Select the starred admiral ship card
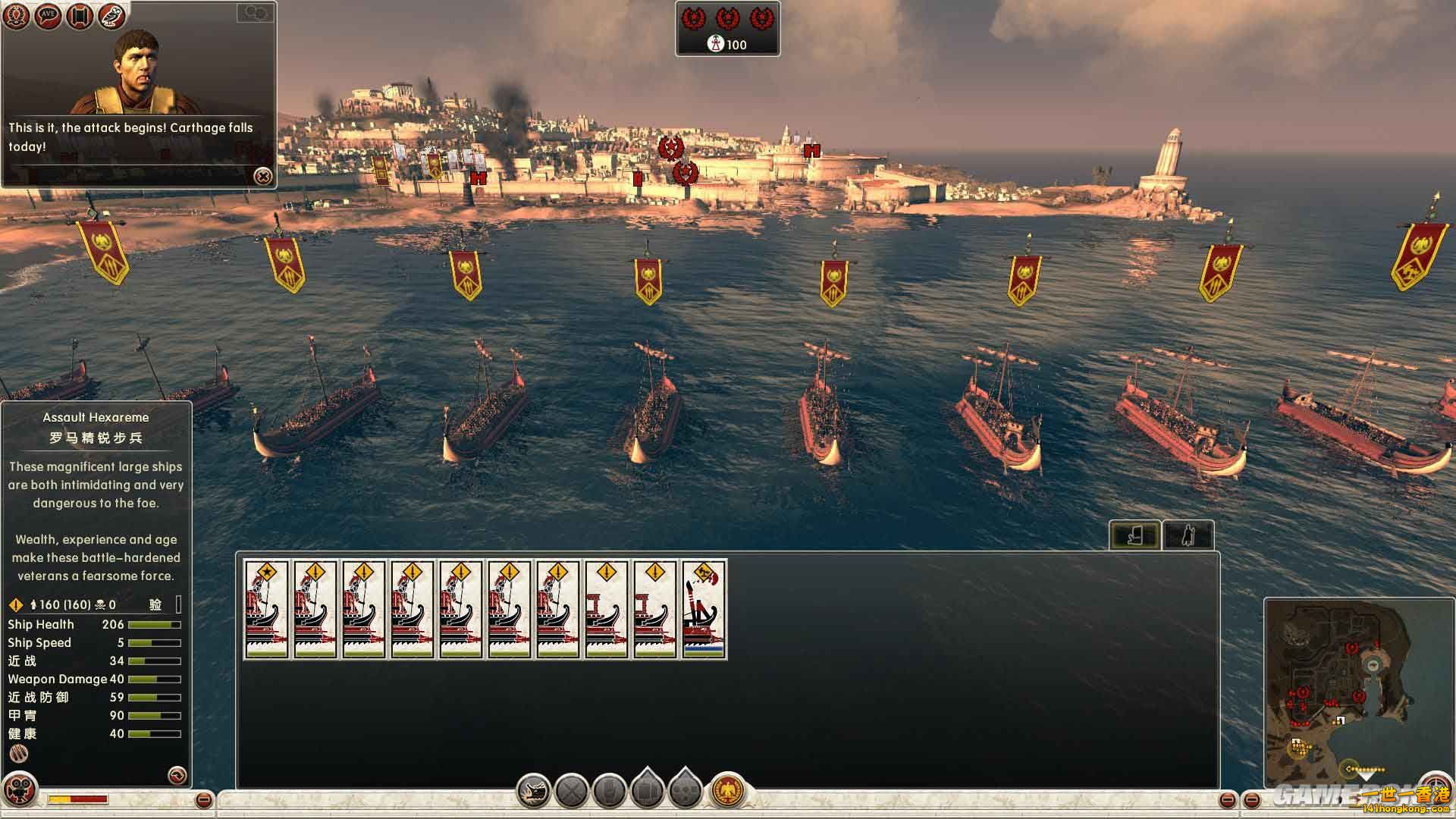 [x=266, y=609]
